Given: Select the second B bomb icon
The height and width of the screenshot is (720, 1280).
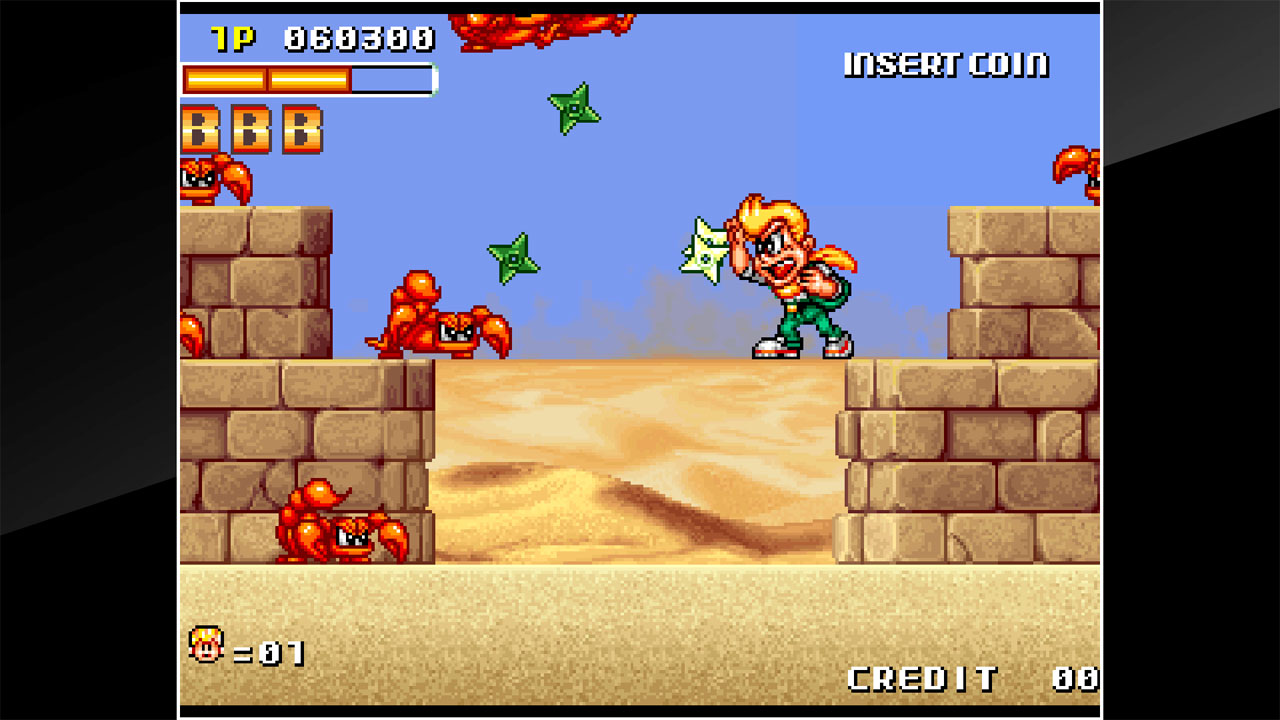Looking at the screenshot, I should [249, 130].
